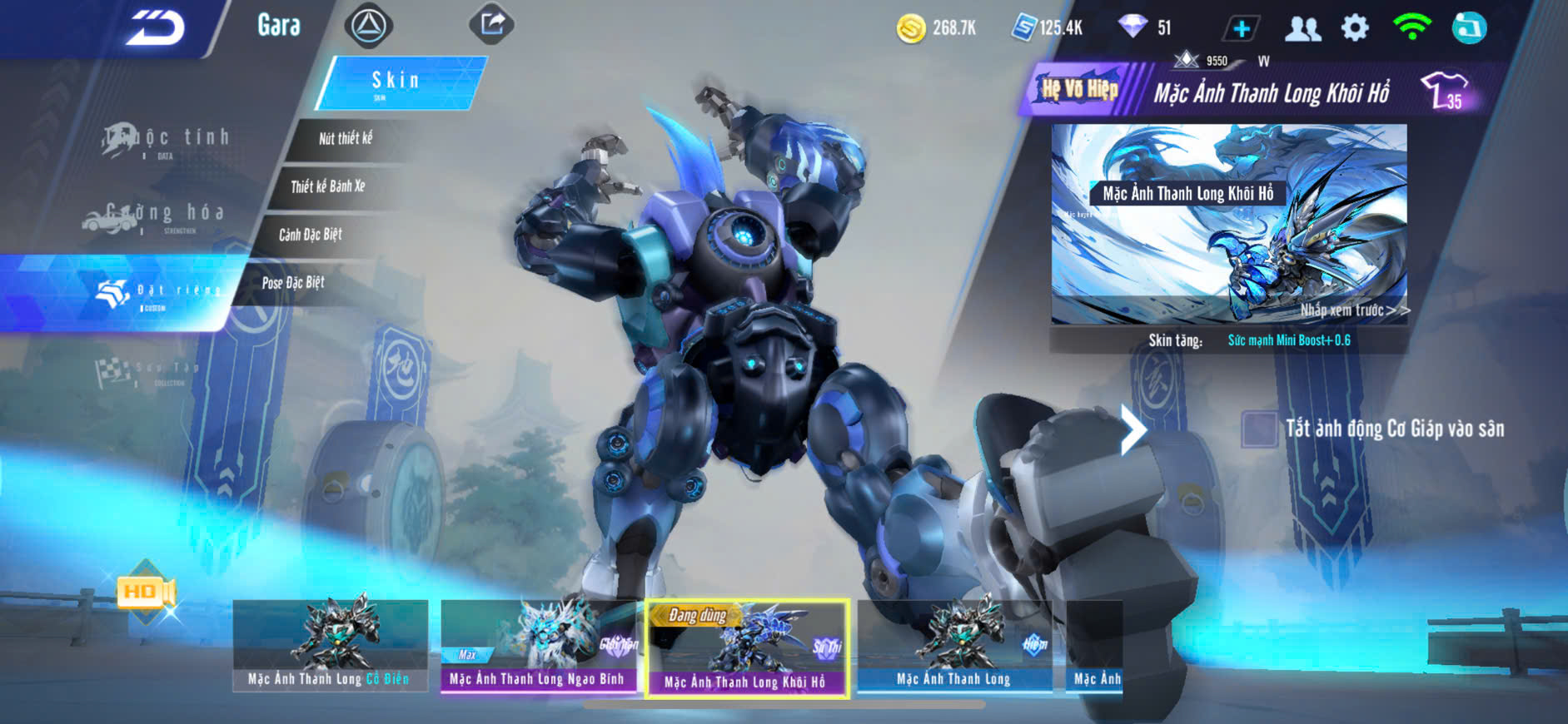Select Thiết kế Bánh Xe menu entry
The height and width of the screenshot is (724, 1568).
[328, 186]
